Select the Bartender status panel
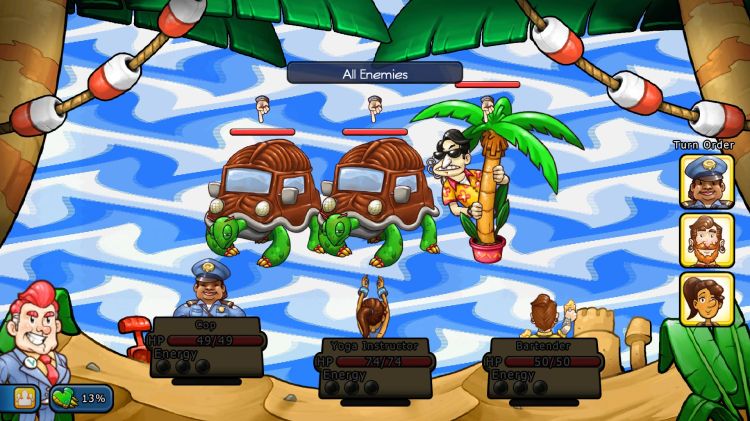Viewport: 750px width, 421px height. pos(544,367)
